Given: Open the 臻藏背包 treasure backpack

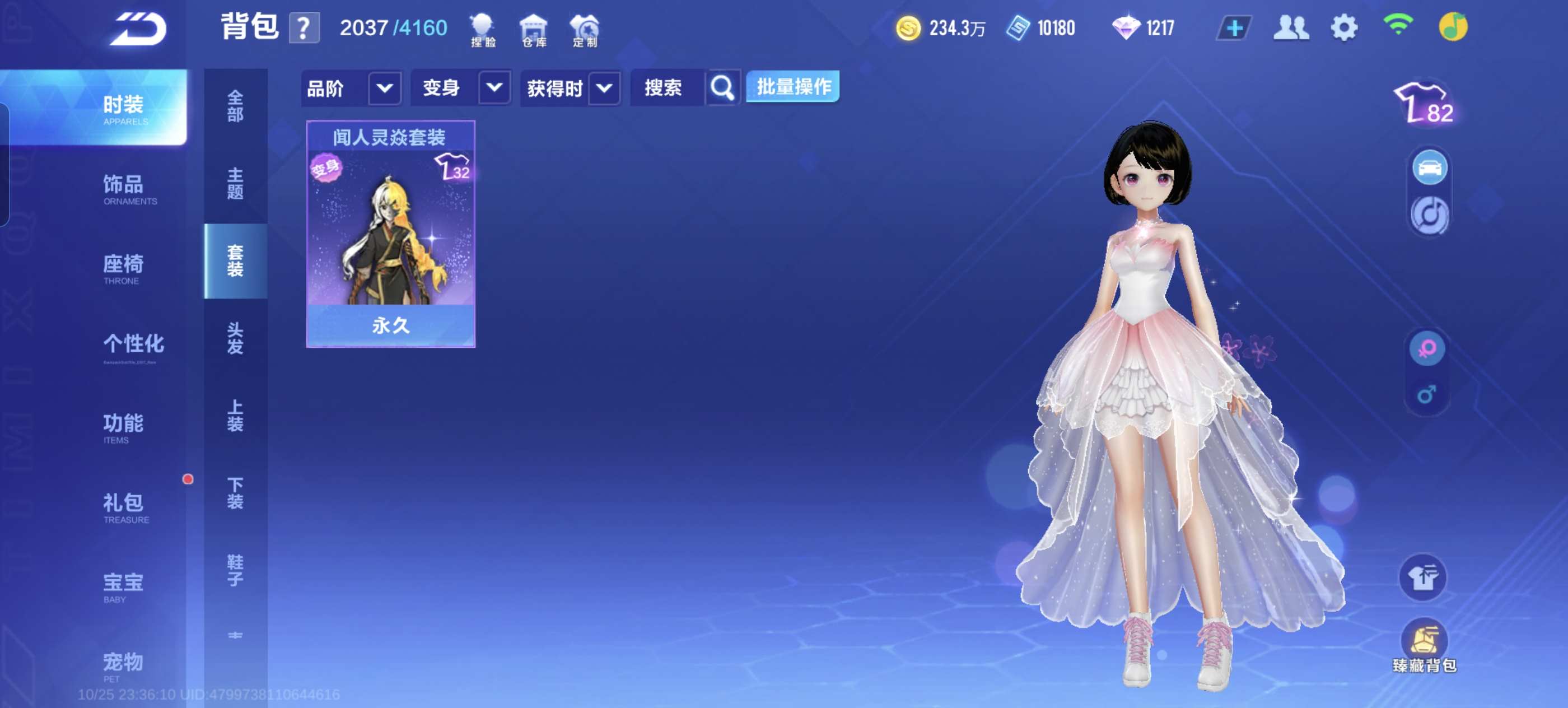Looking at the screenshot, I should point(1423,645).
